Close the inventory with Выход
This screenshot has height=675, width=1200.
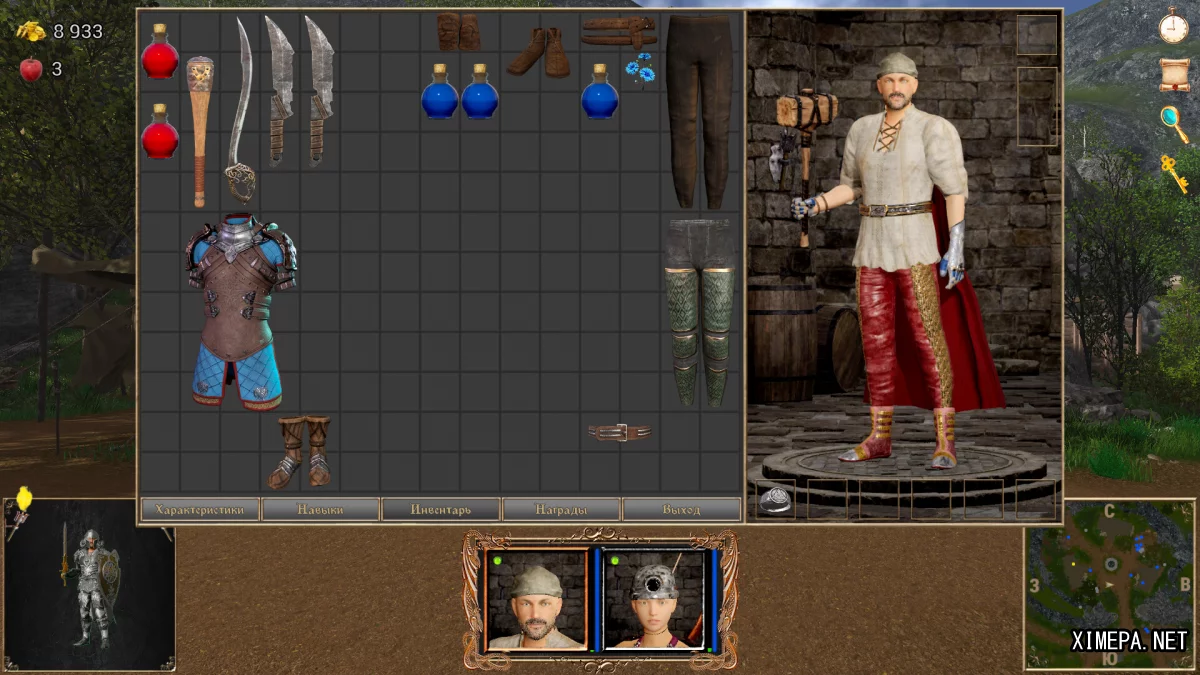point(681,510)
